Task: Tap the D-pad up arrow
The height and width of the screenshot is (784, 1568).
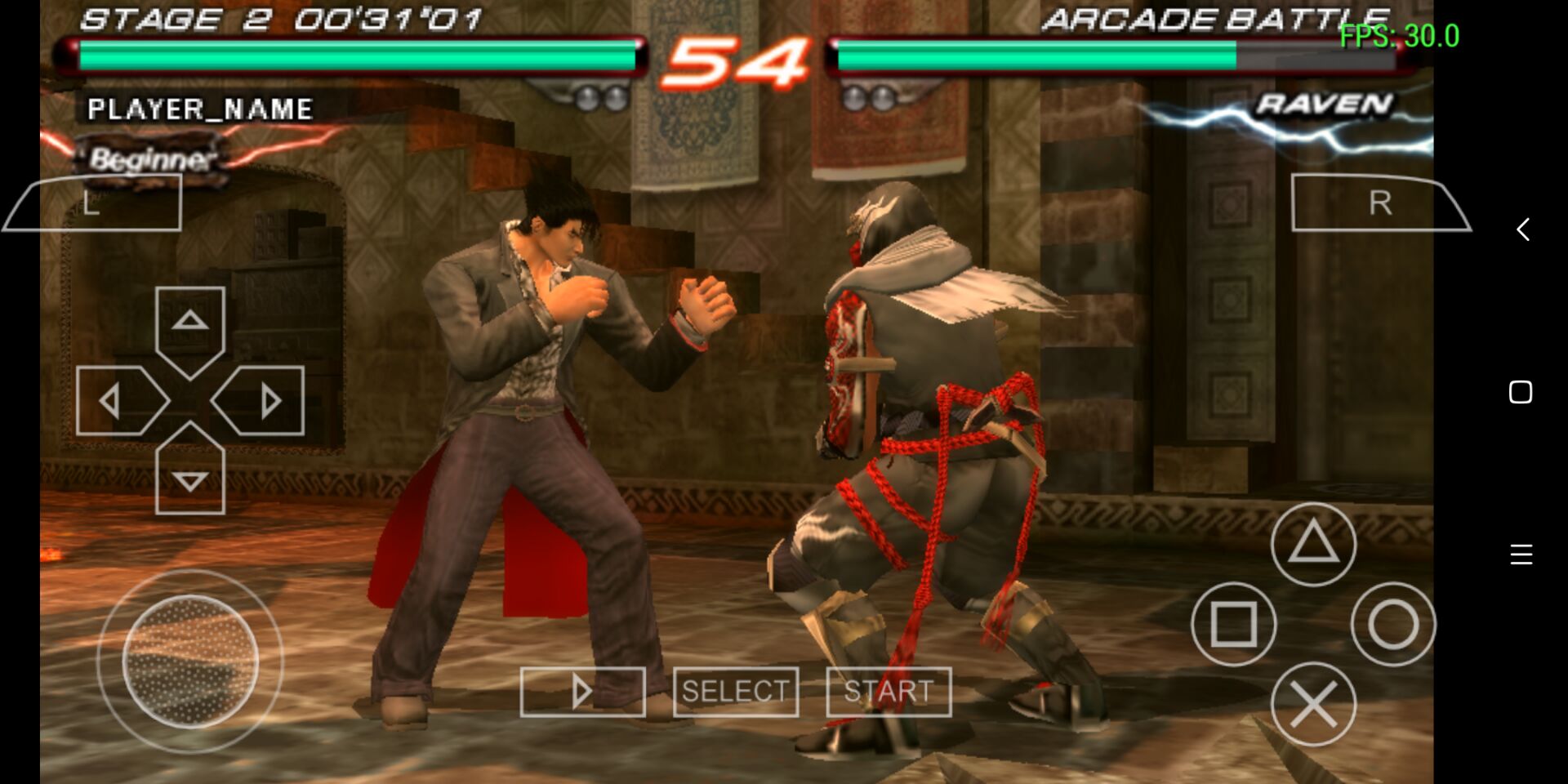Action: tap(190, 325)
